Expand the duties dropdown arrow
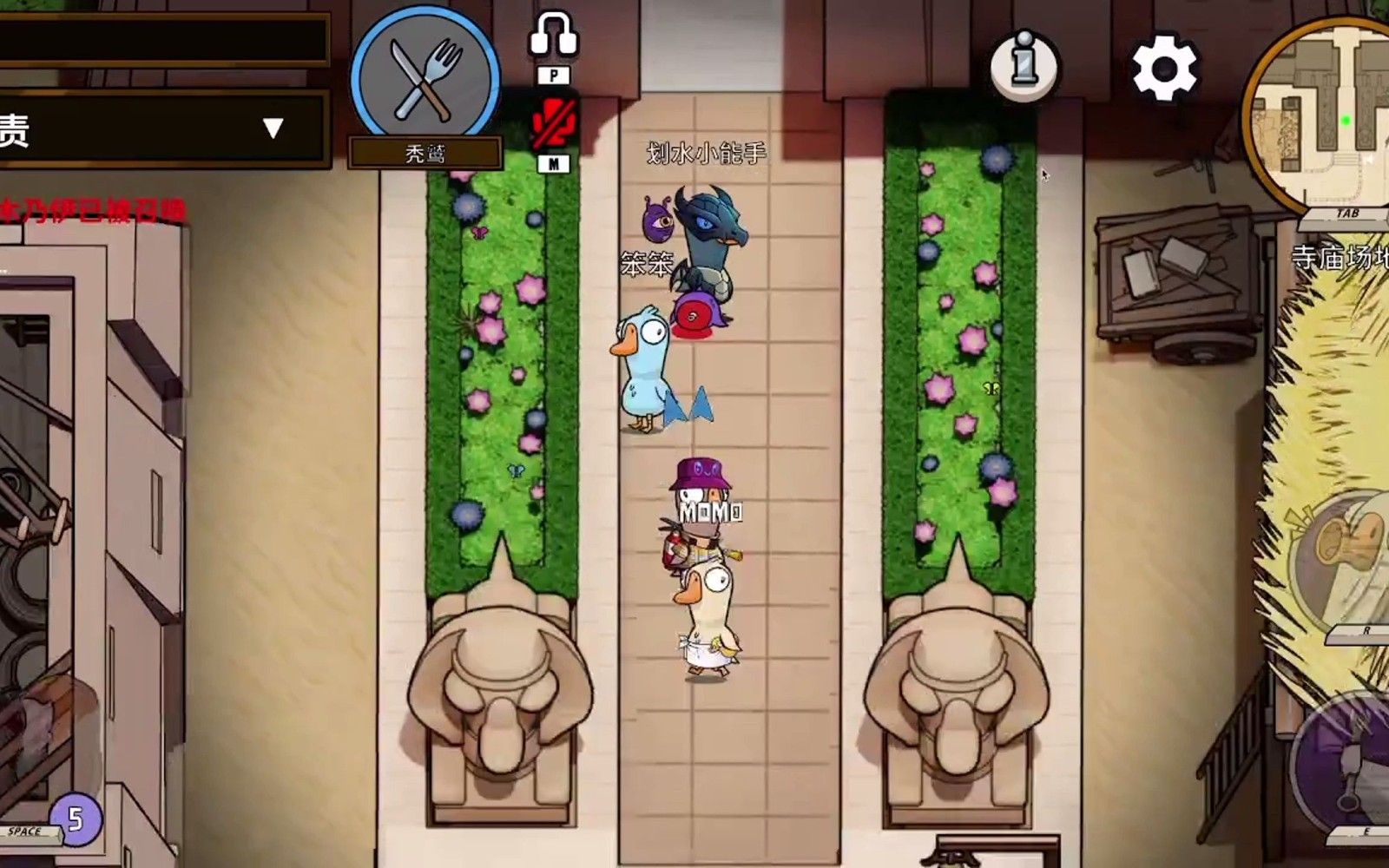The width and height of the screenshot is (1389, 868). tap(273, 128)
